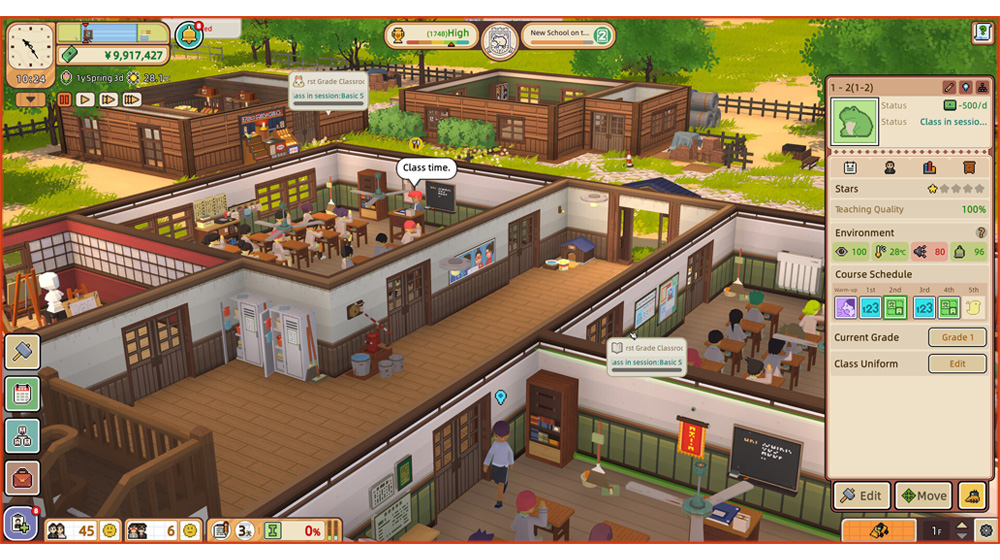Edit the class uniform
Screen dimensions: 1000x560
tap(957, 364)
